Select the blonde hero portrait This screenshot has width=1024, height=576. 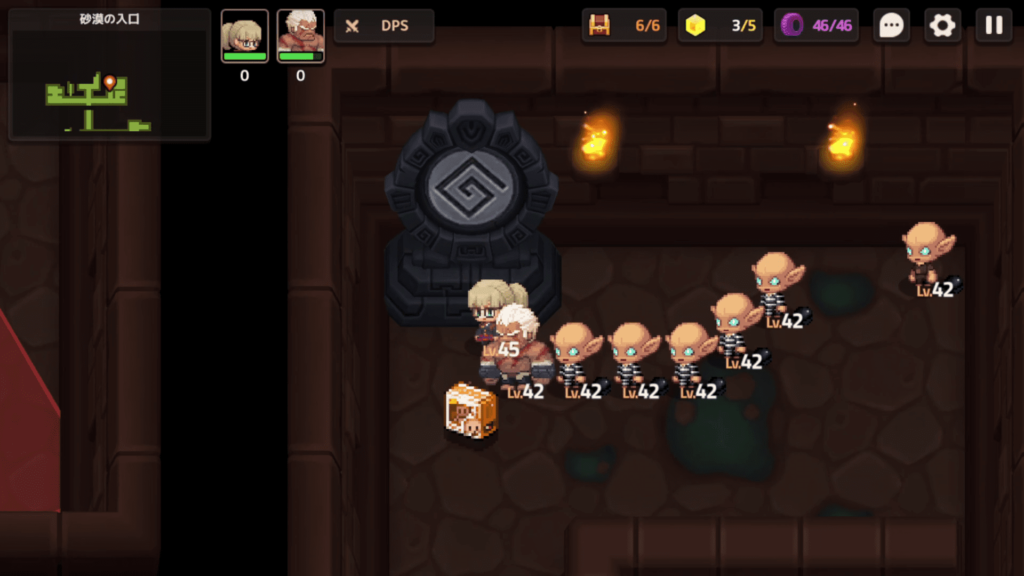click(x=245, y=36)
